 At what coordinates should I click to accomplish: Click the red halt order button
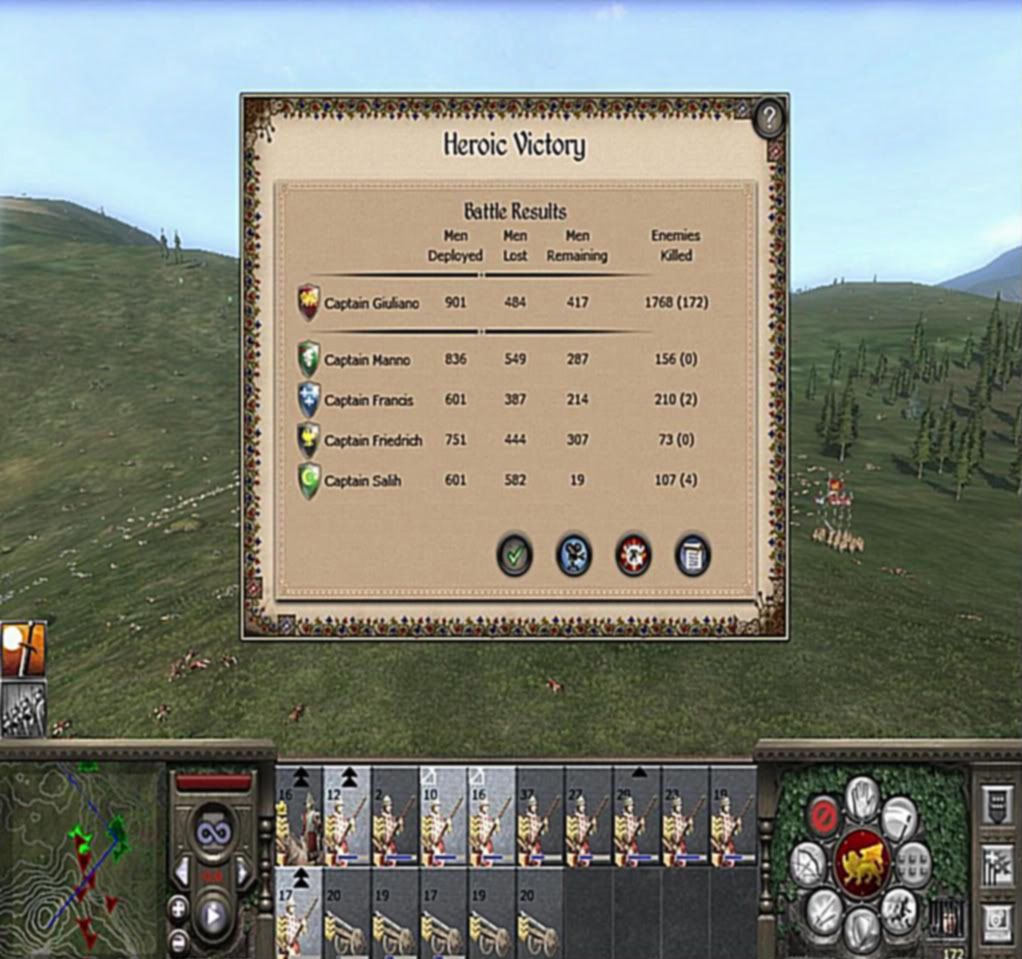(x=822, y=813)
